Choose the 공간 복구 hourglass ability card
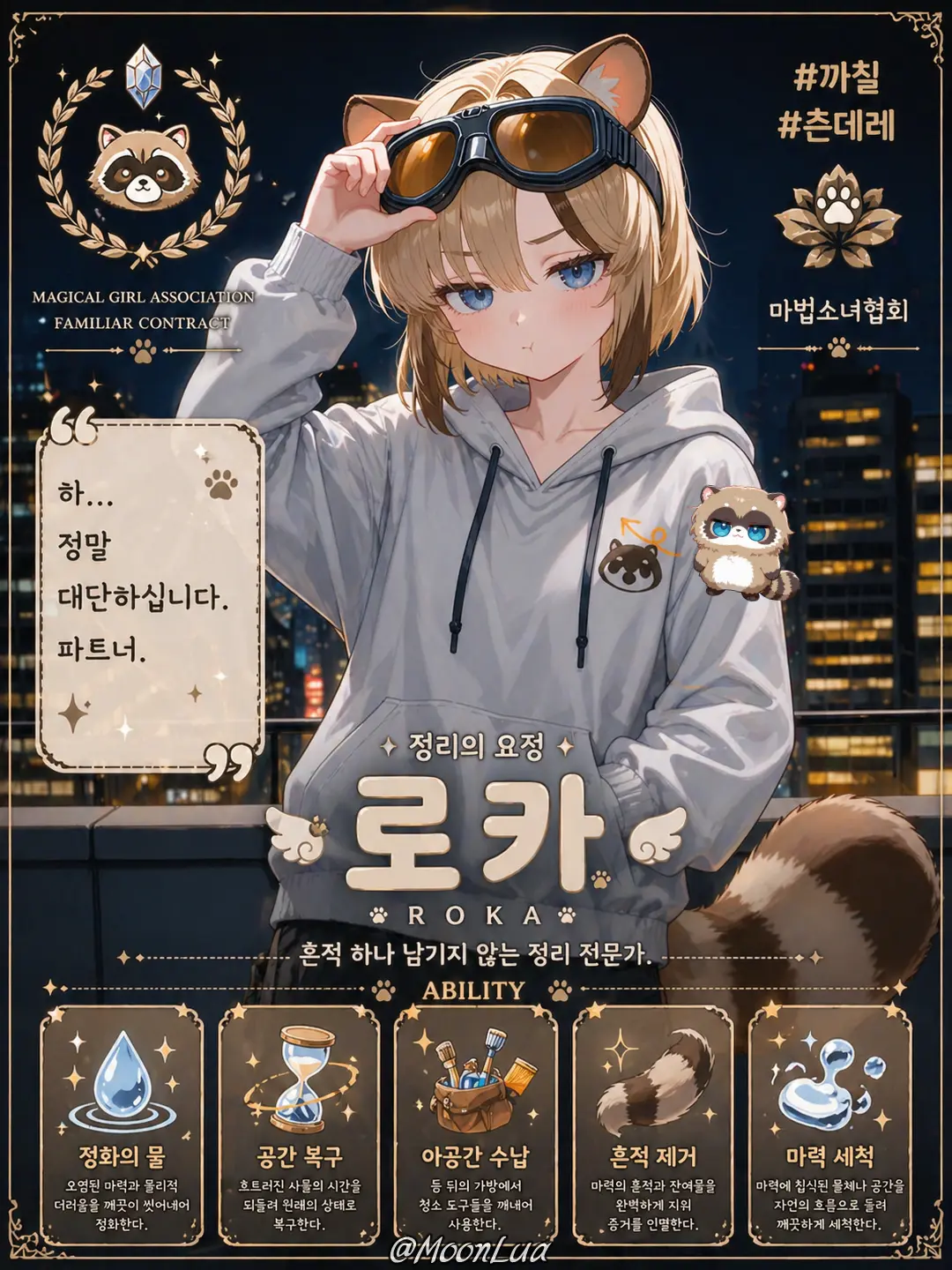This screenshot has width=952, height=1270. pyautogui.click(x=299, y=1124)
